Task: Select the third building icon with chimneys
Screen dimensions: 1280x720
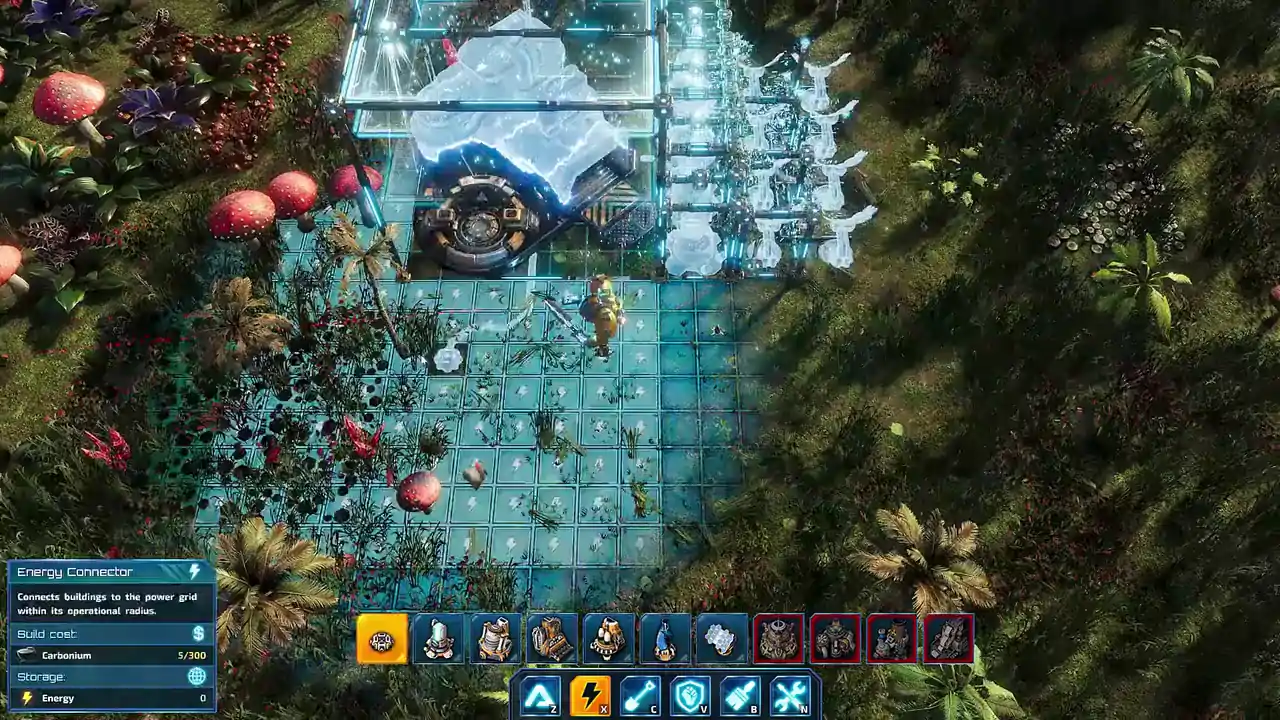Action: 493,638
